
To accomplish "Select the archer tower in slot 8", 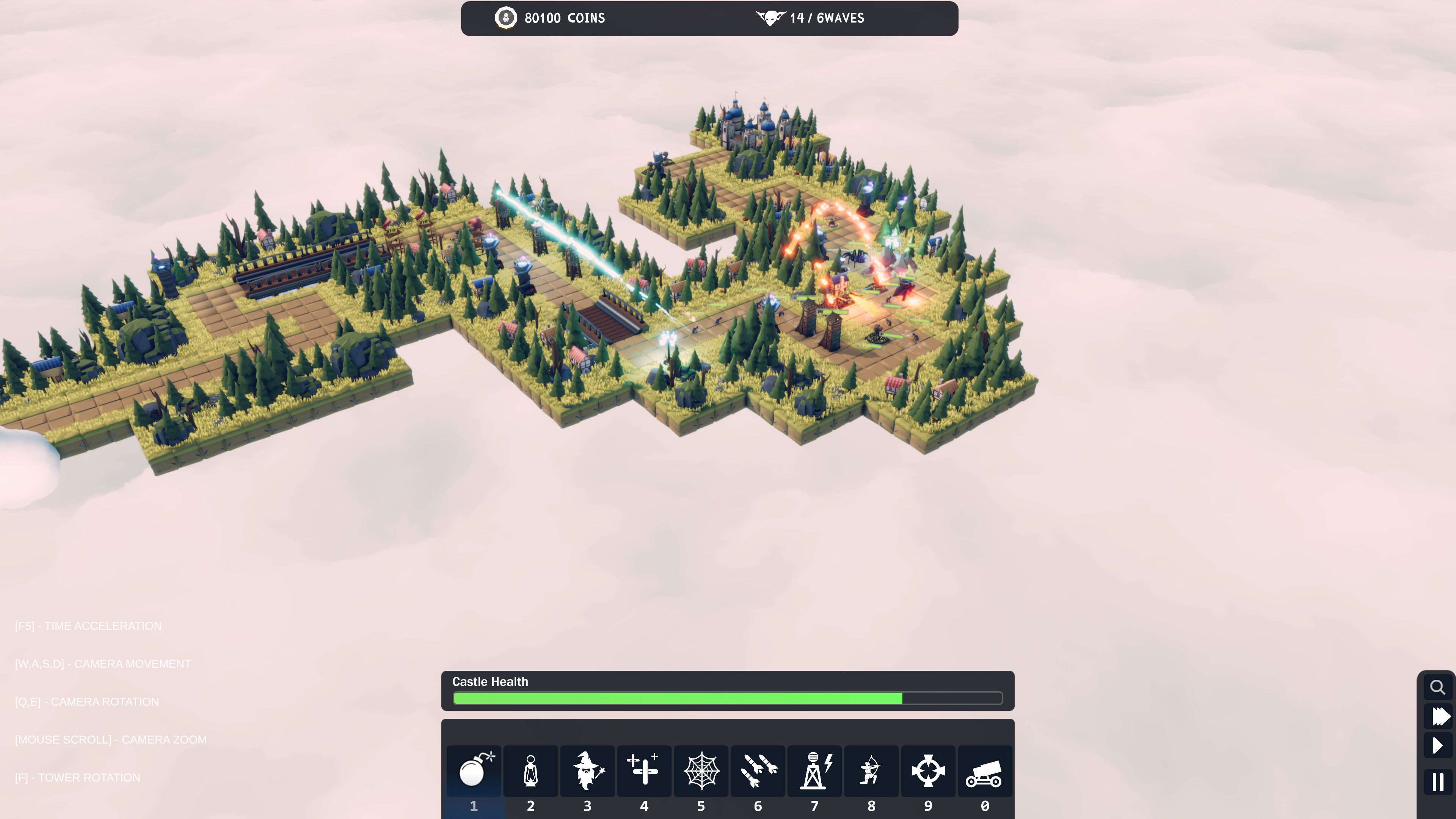I will [871, 772].
